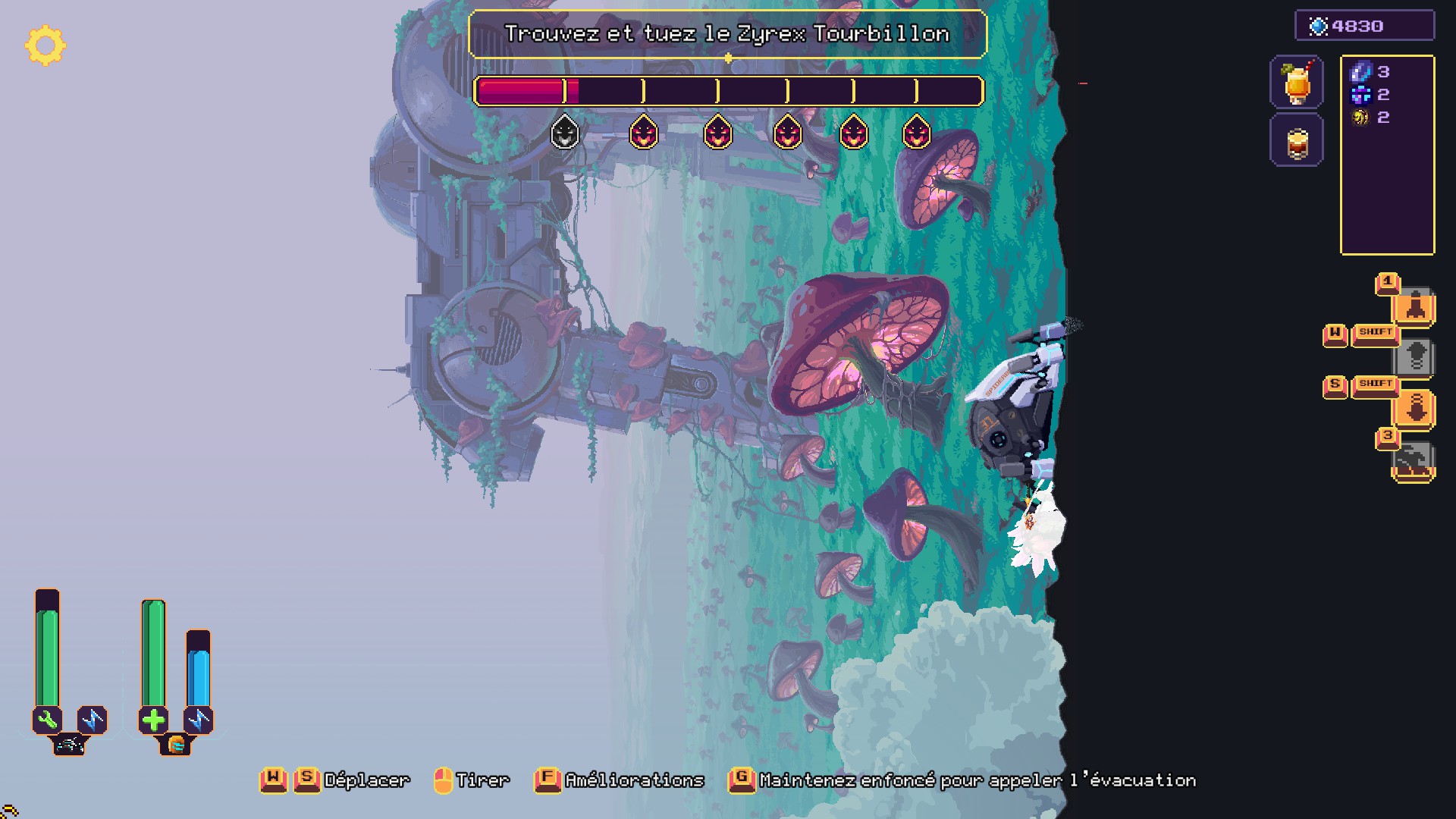The width and height of the screenshot is (1456, 819).
Task: Open settings with the yellow gear icon
Action: click(x=45, y=45)
